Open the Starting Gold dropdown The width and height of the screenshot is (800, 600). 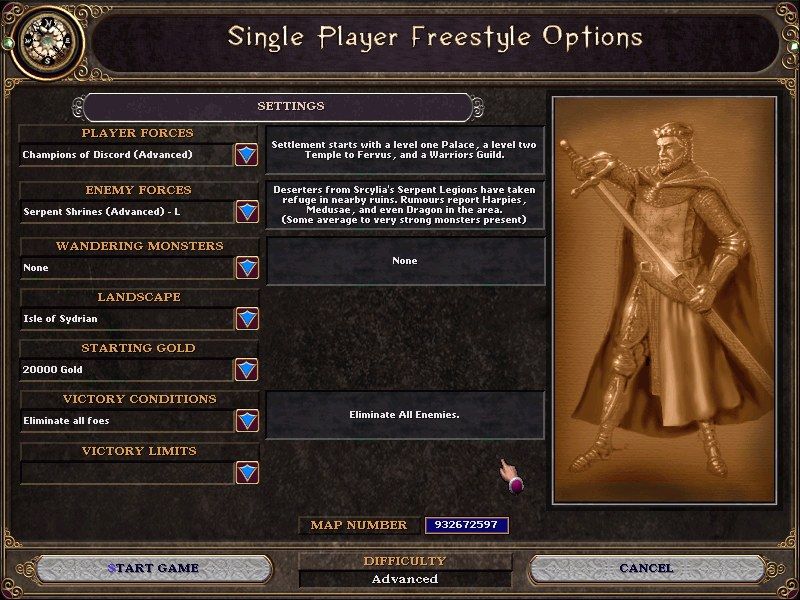[246, 370]
